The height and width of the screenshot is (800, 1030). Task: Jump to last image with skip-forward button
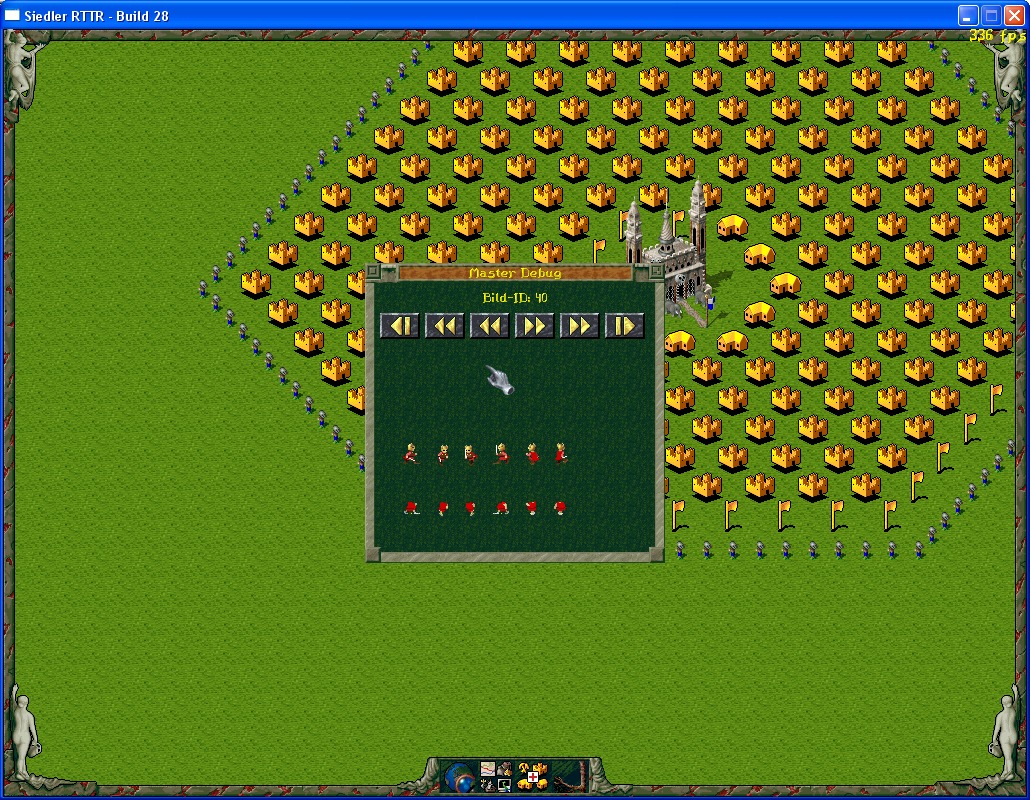[624, 325]
